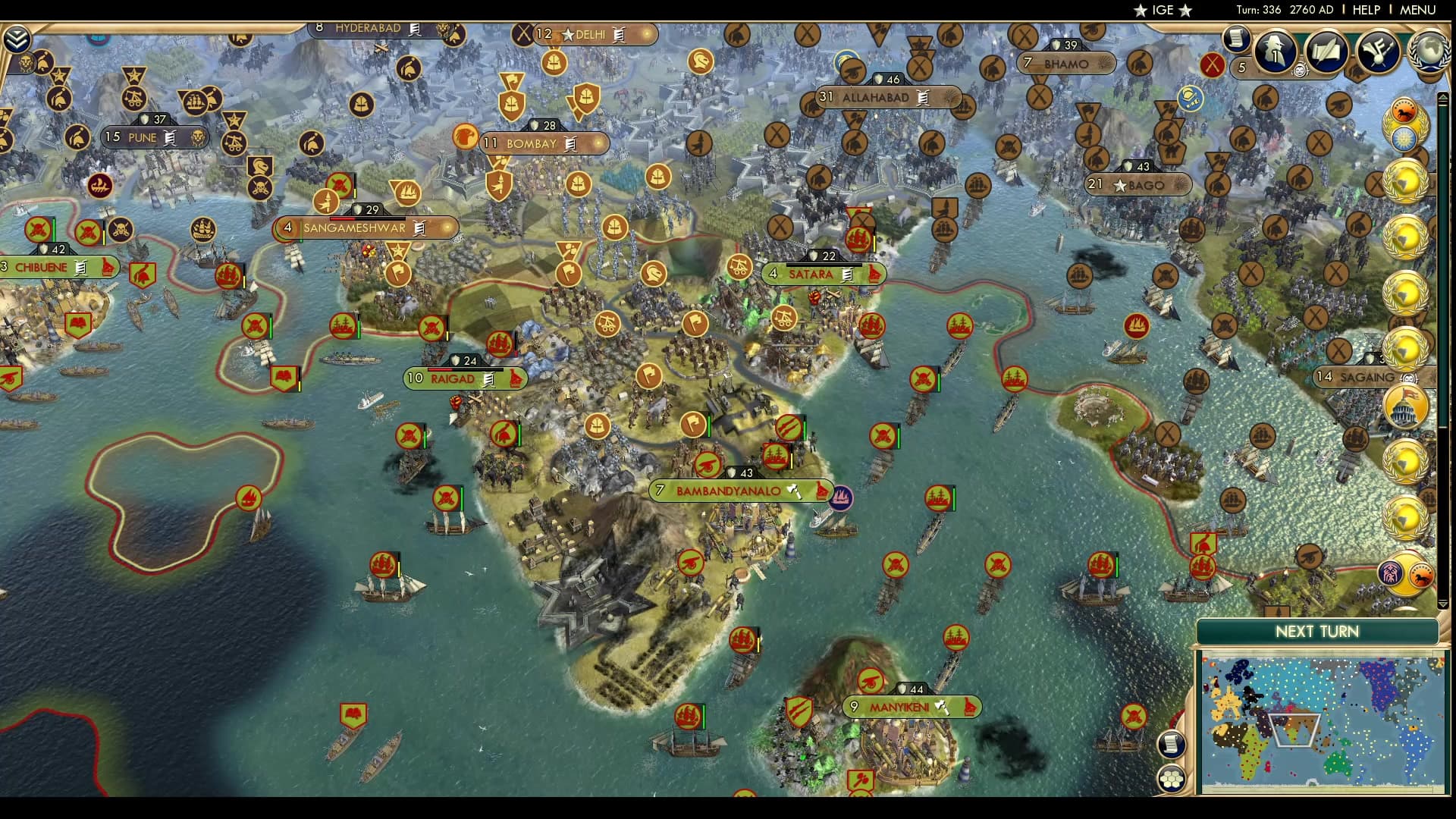Open a World Congress notification medallion
The width and height of the screenshot is (1456, 819).
[x=1405, y=180]
